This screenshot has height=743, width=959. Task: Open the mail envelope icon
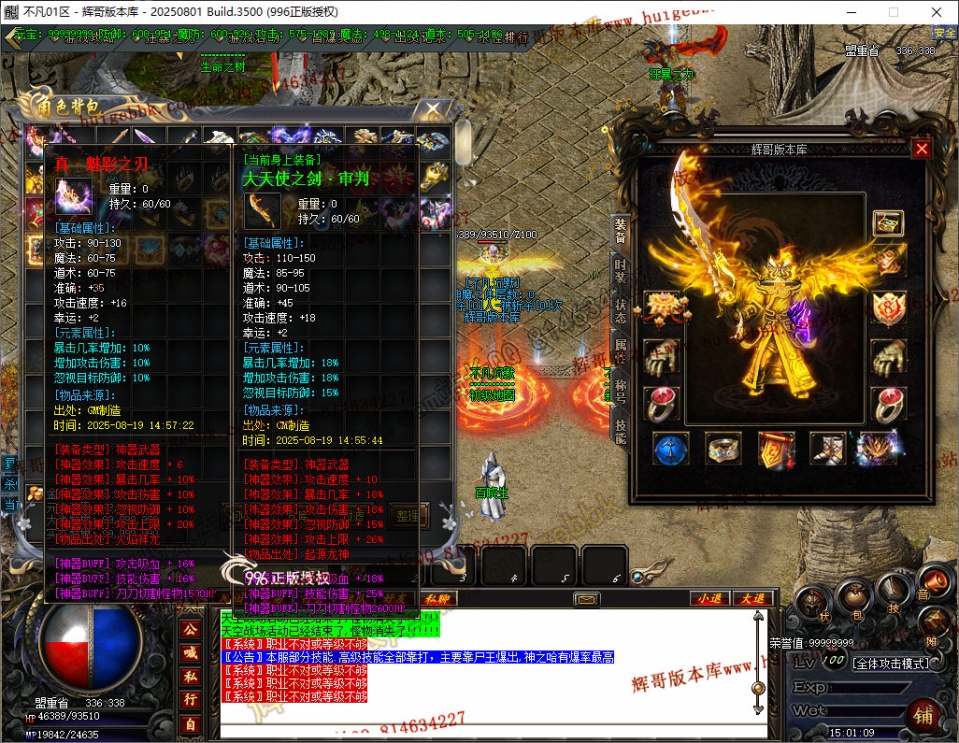click(x=587, y=599)
